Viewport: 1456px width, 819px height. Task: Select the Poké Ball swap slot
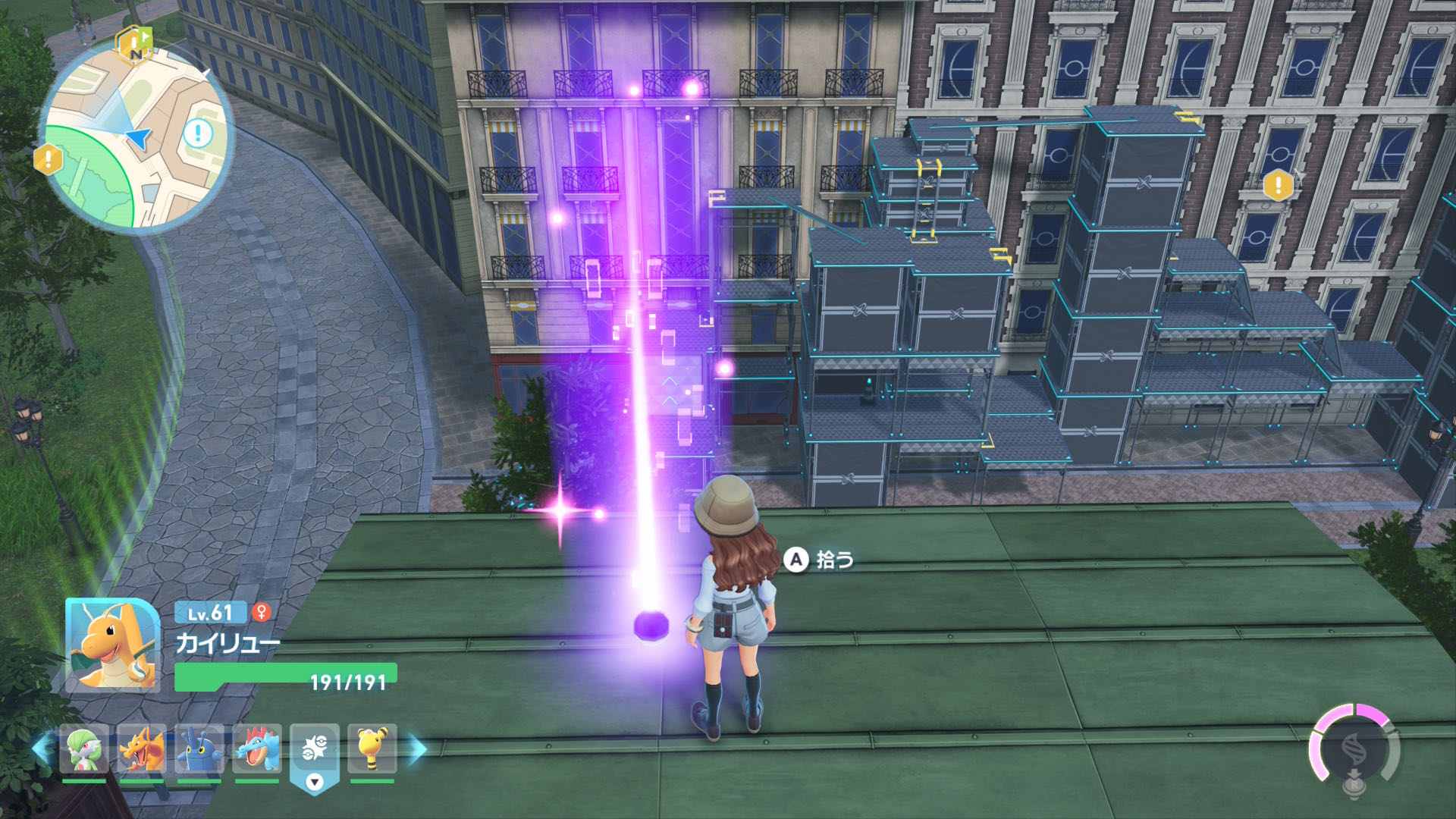coord(314,751)
